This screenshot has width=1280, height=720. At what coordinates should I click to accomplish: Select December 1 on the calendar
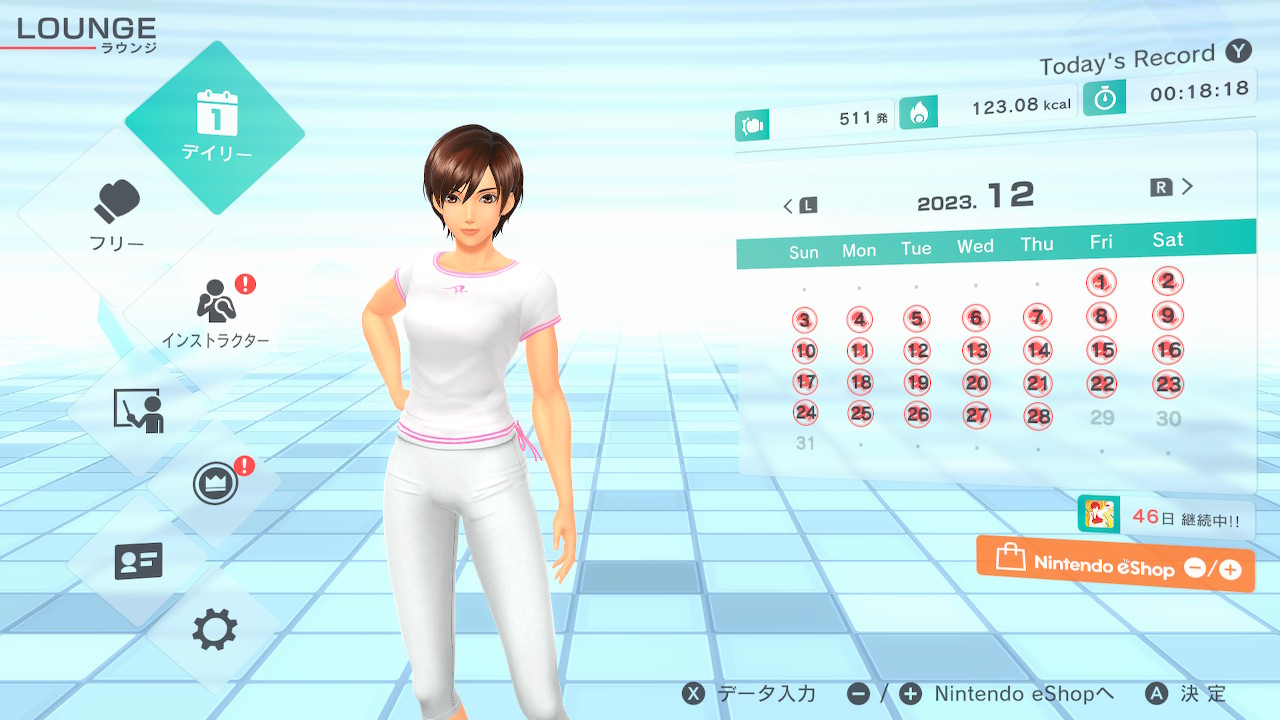click(1101, 283)
